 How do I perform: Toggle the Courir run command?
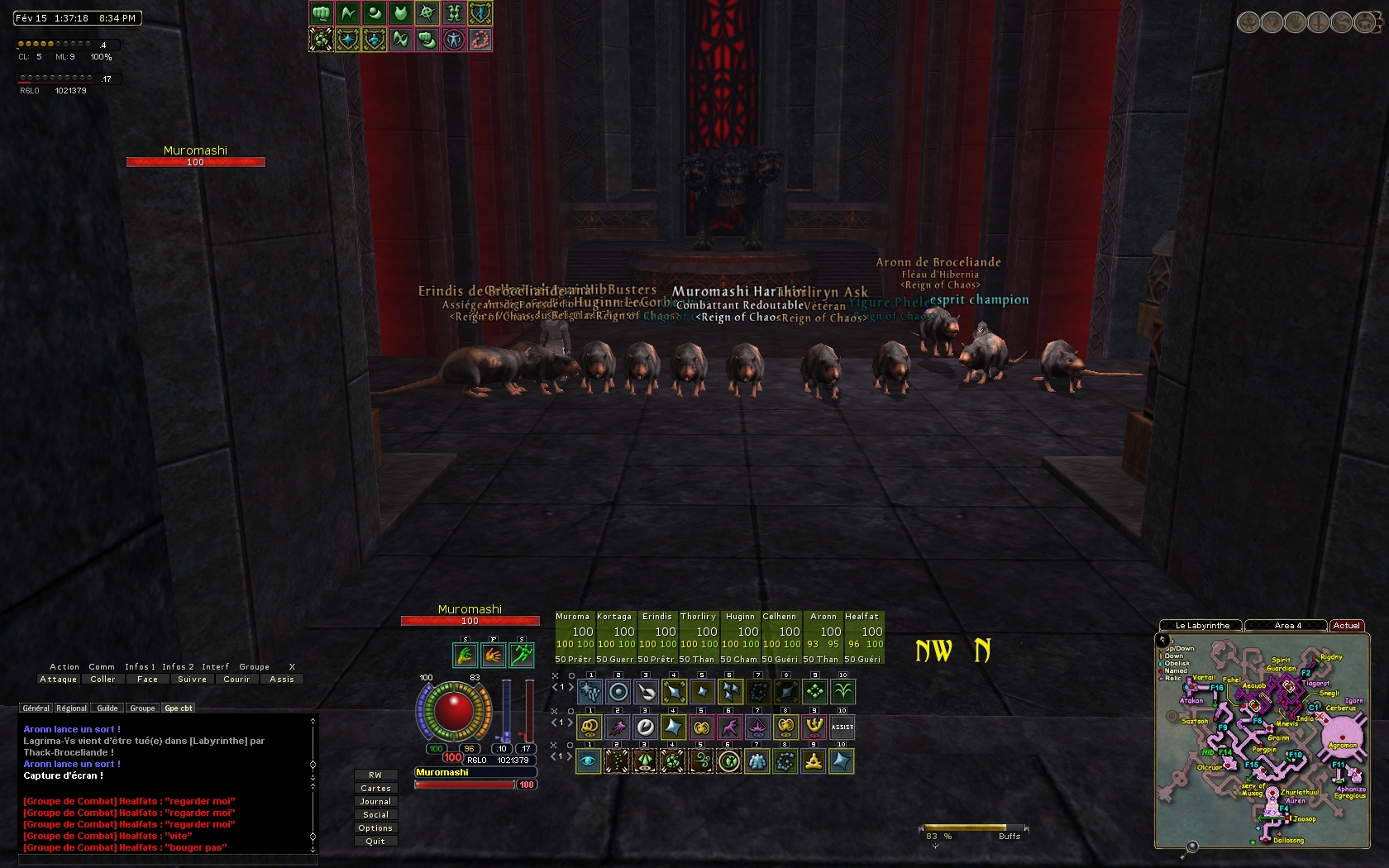[236, 680]
